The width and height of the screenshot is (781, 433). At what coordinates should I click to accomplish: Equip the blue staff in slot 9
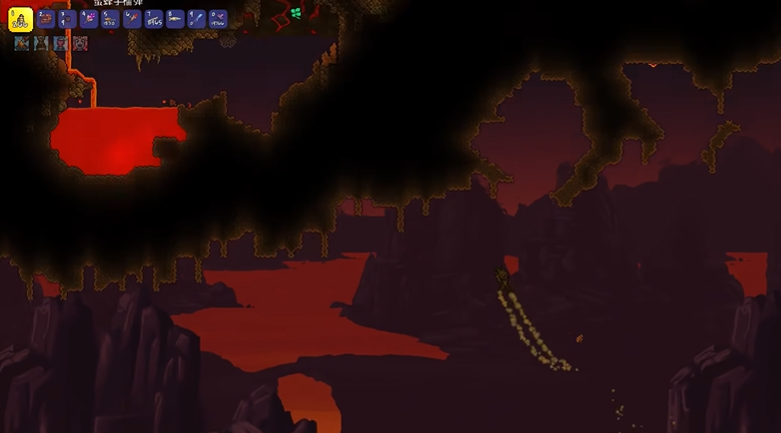tap(197, 19)
